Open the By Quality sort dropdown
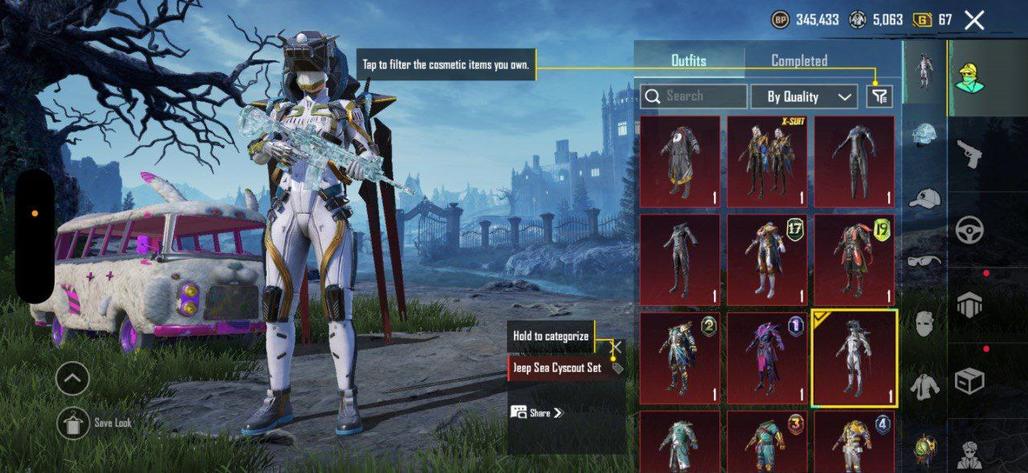Screen dimensions: 1028x473 (x=809, y=96)
